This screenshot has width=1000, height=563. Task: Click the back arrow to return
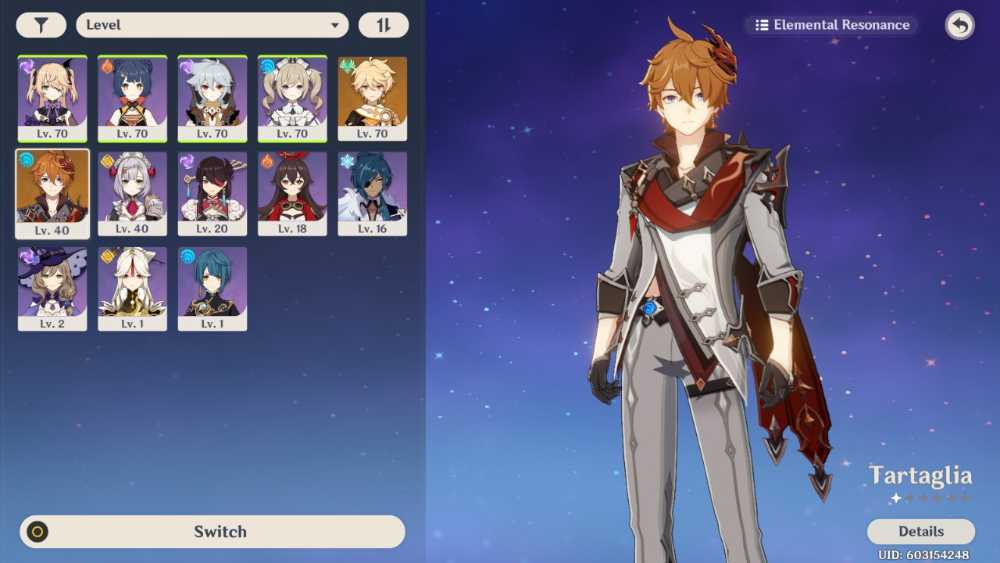[960, 25]
